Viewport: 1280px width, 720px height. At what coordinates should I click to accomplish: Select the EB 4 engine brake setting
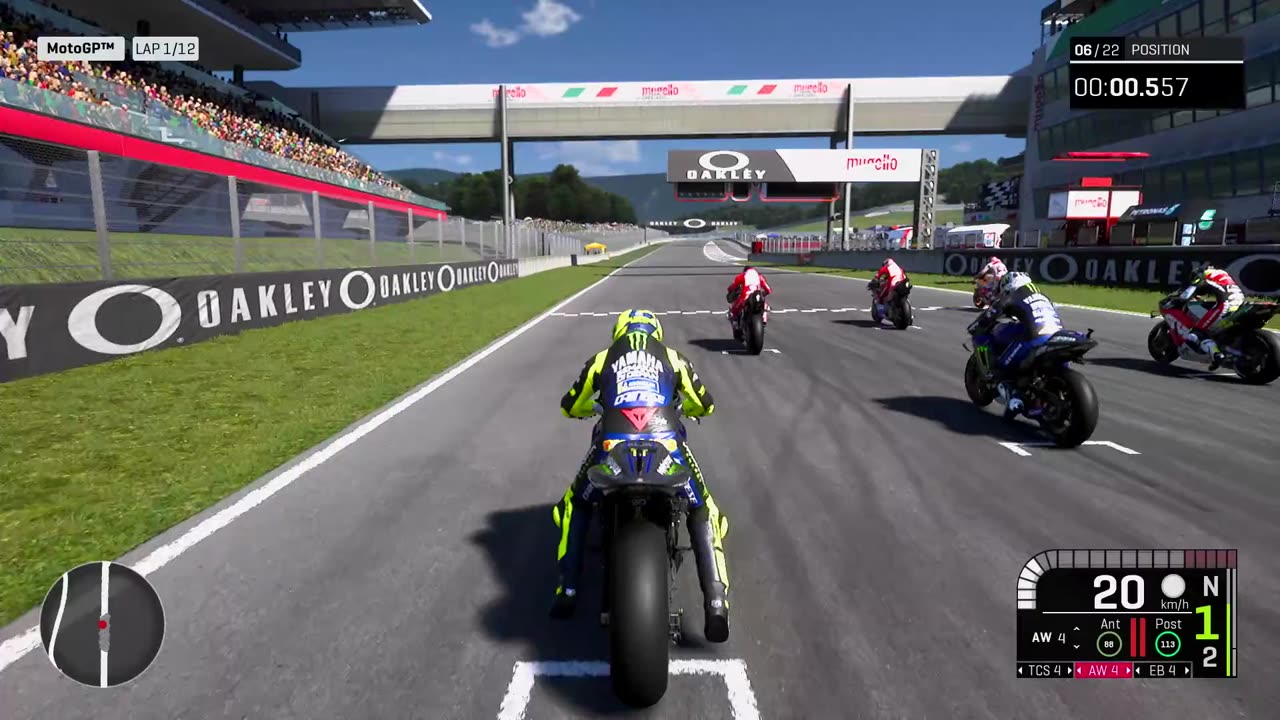1162,670
